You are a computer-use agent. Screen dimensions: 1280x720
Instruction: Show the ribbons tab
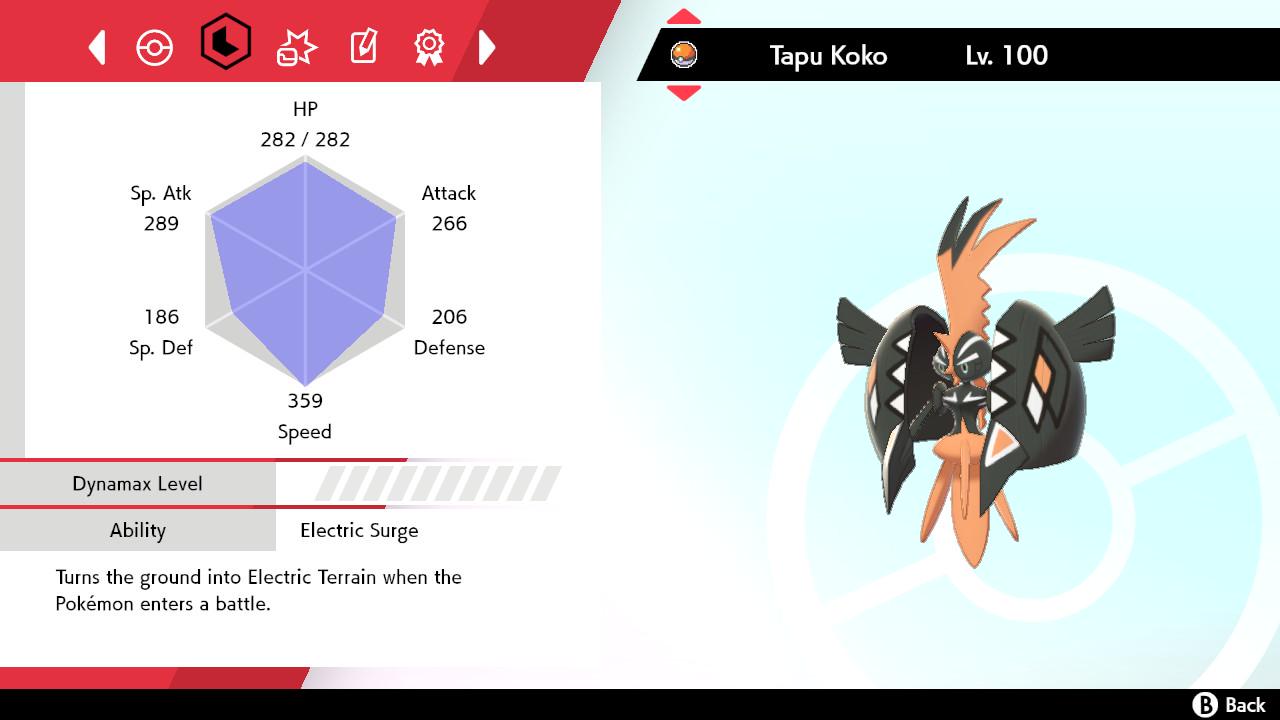pyautogui.click(x=429, y=47)
